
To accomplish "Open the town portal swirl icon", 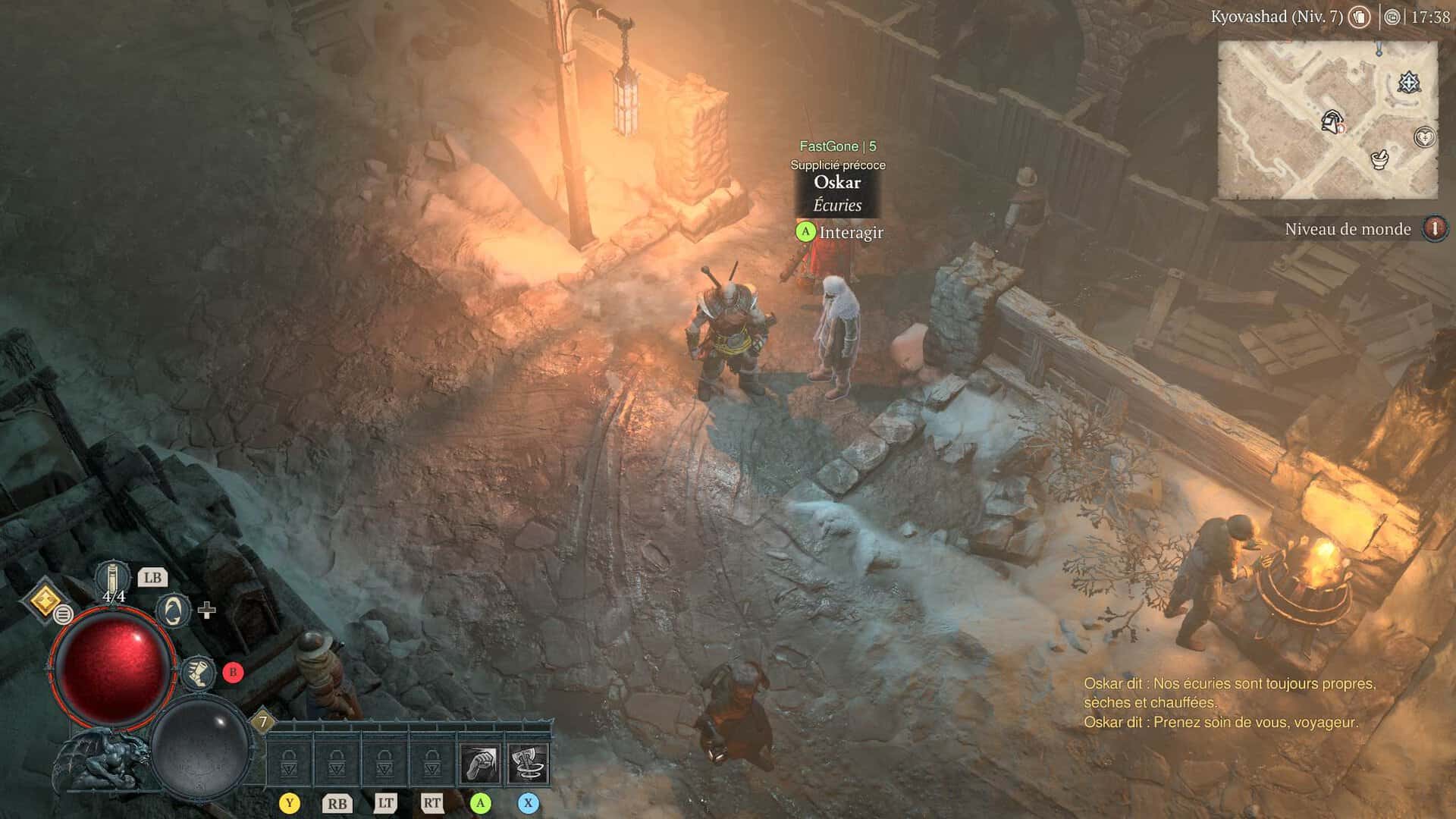I will click(x=172, y=611).
